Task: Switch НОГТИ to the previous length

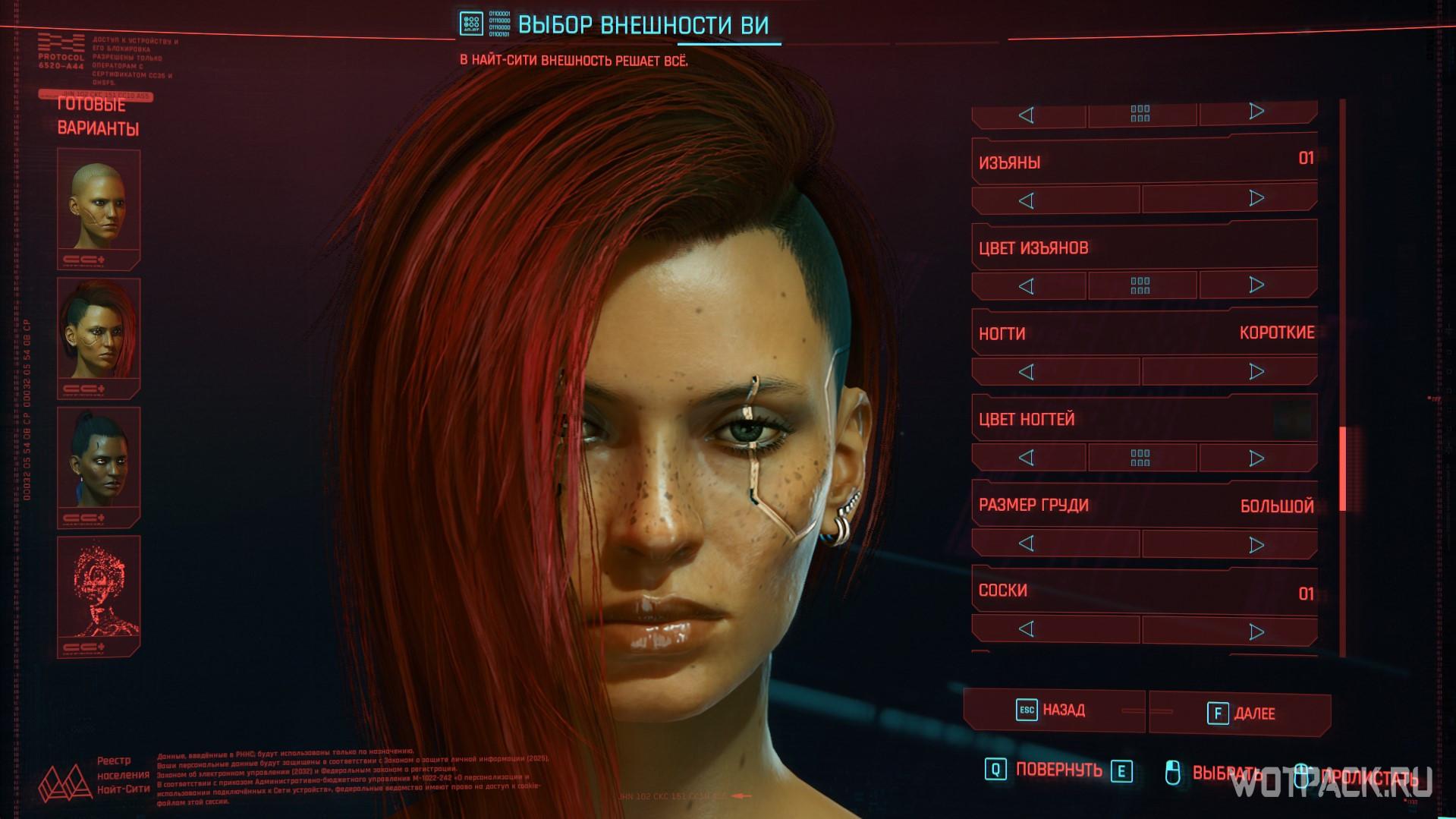Action: click(x=1027, y=372)
